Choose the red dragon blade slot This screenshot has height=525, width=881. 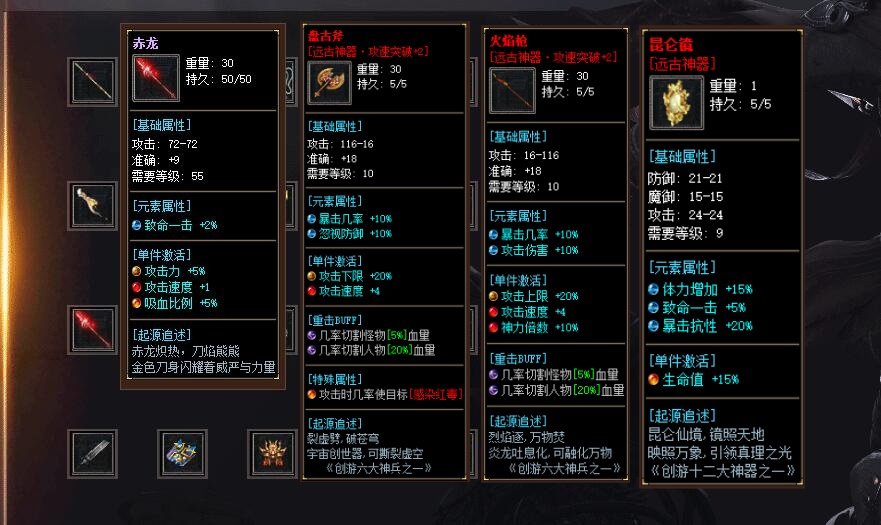pos(92,330)
